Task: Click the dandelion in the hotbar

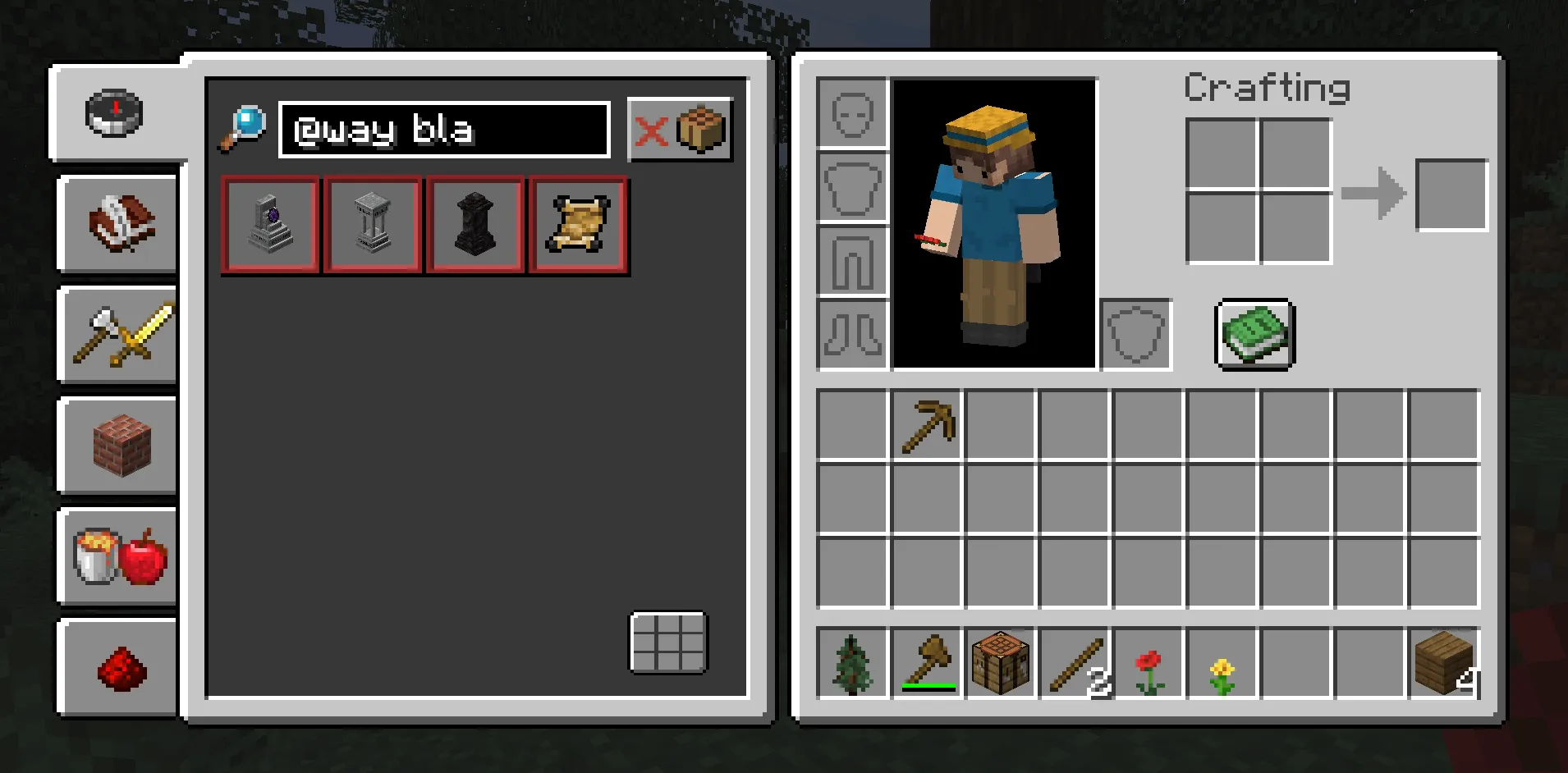Action: coord(1222,663)
